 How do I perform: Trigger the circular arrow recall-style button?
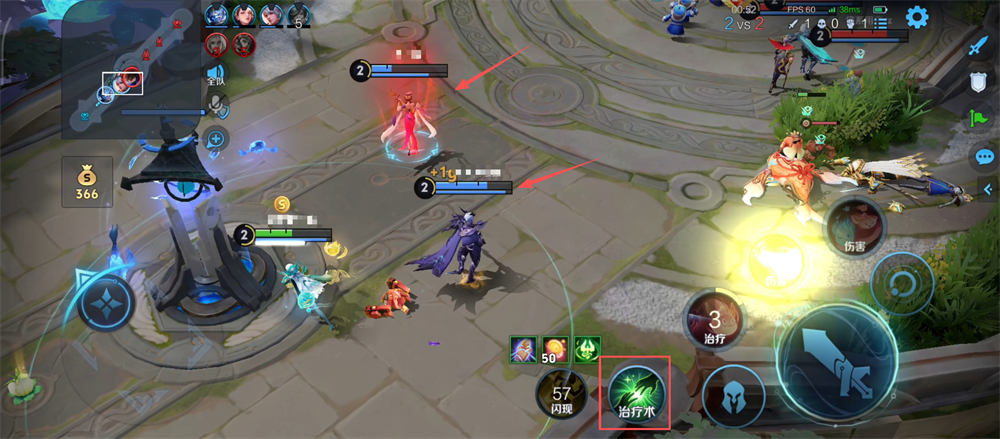(x=901, y=284)
